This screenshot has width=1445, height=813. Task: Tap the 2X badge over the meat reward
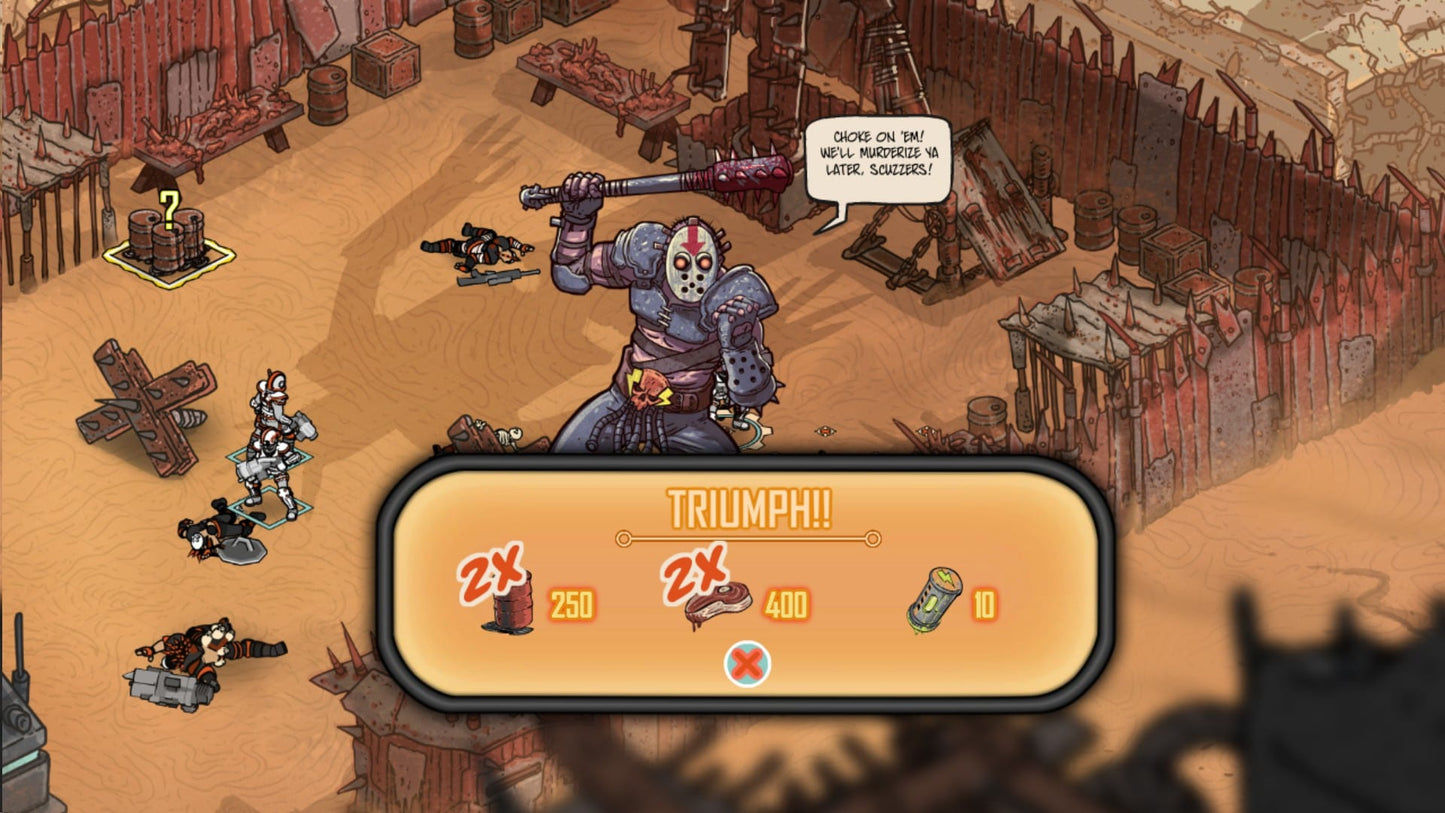click(697, 573)
